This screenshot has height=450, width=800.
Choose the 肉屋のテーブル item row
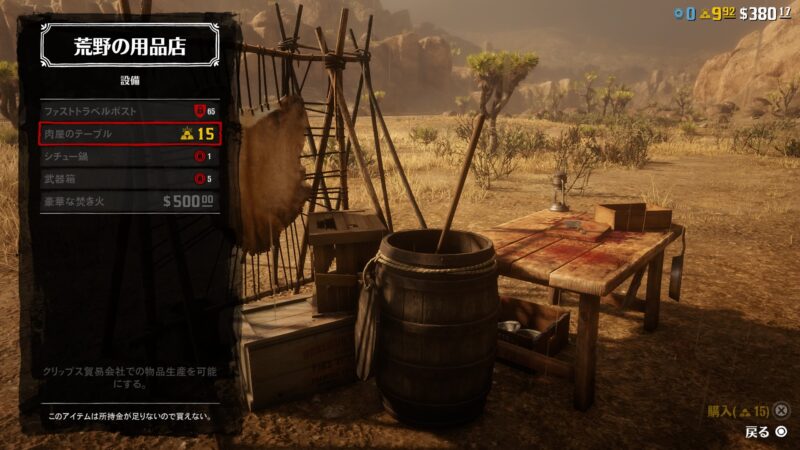(129, 134)
